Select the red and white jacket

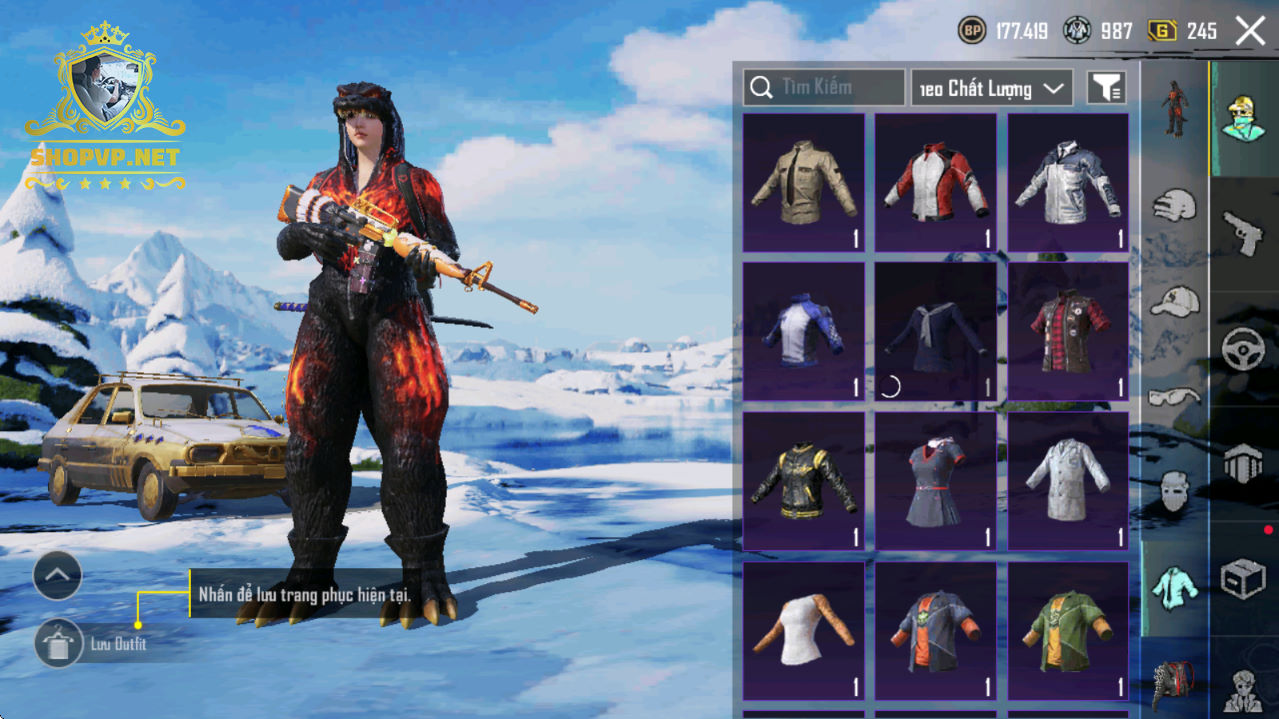(935, 182)
